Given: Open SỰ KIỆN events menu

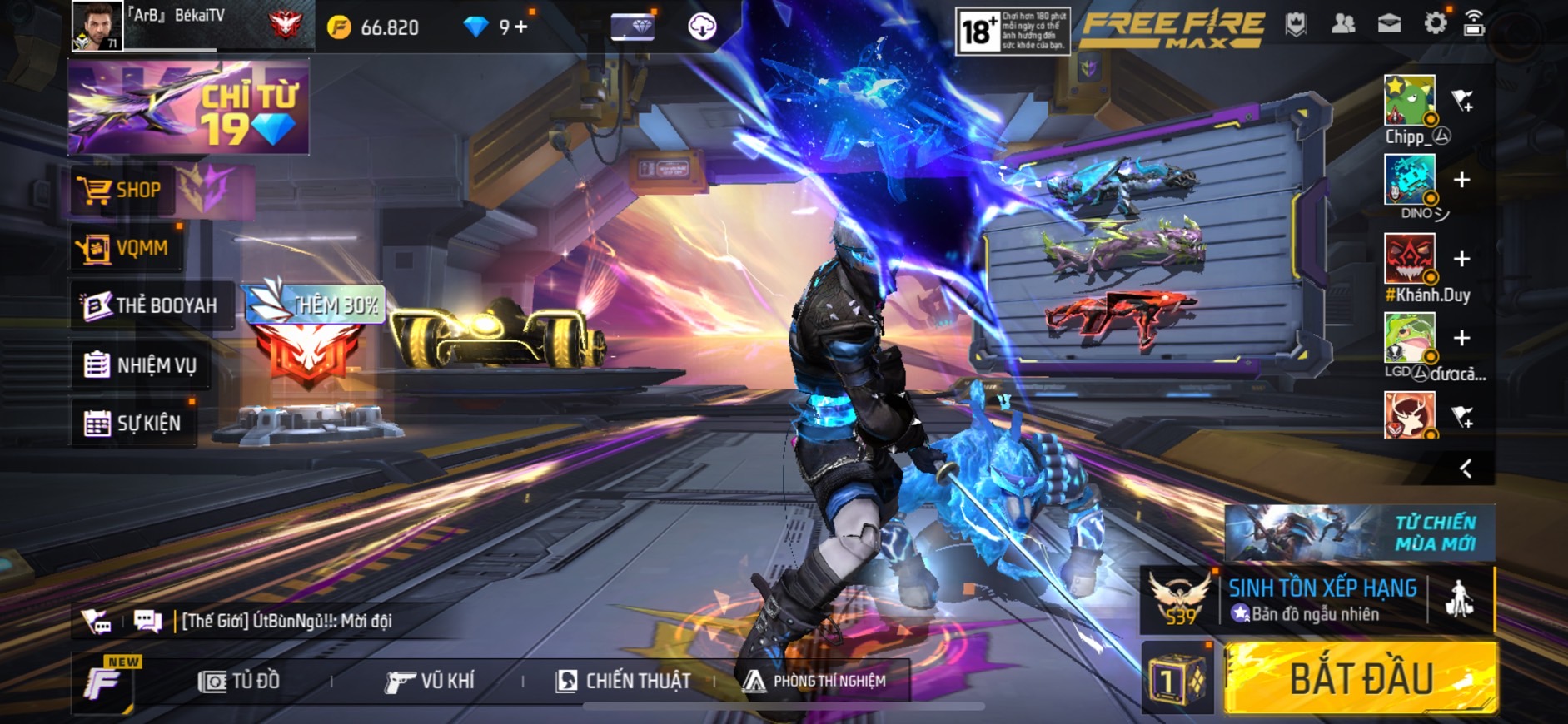Looking at the screenshot, I should point(133,423).
